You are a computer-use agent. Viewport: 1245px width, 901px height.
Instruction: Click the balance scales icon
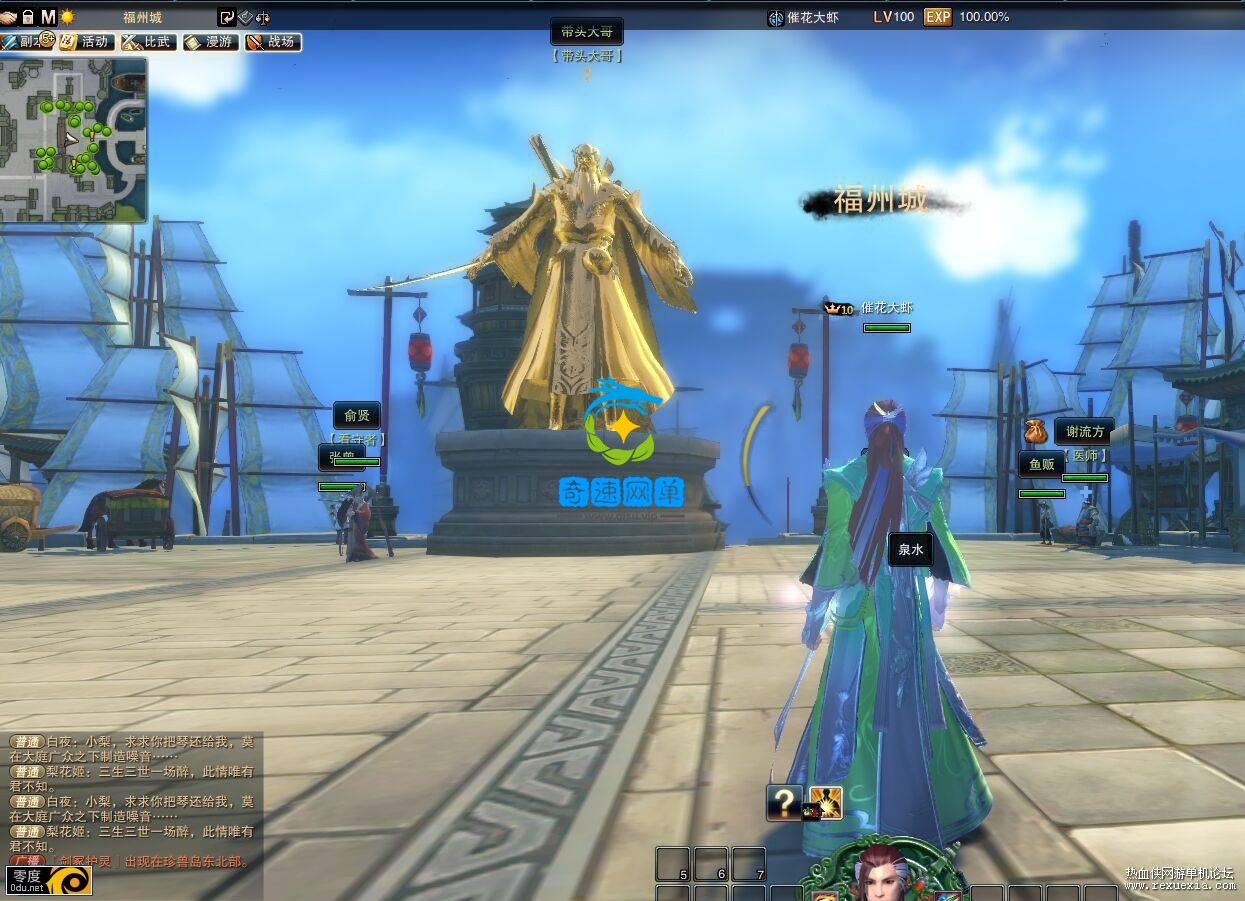263,17
